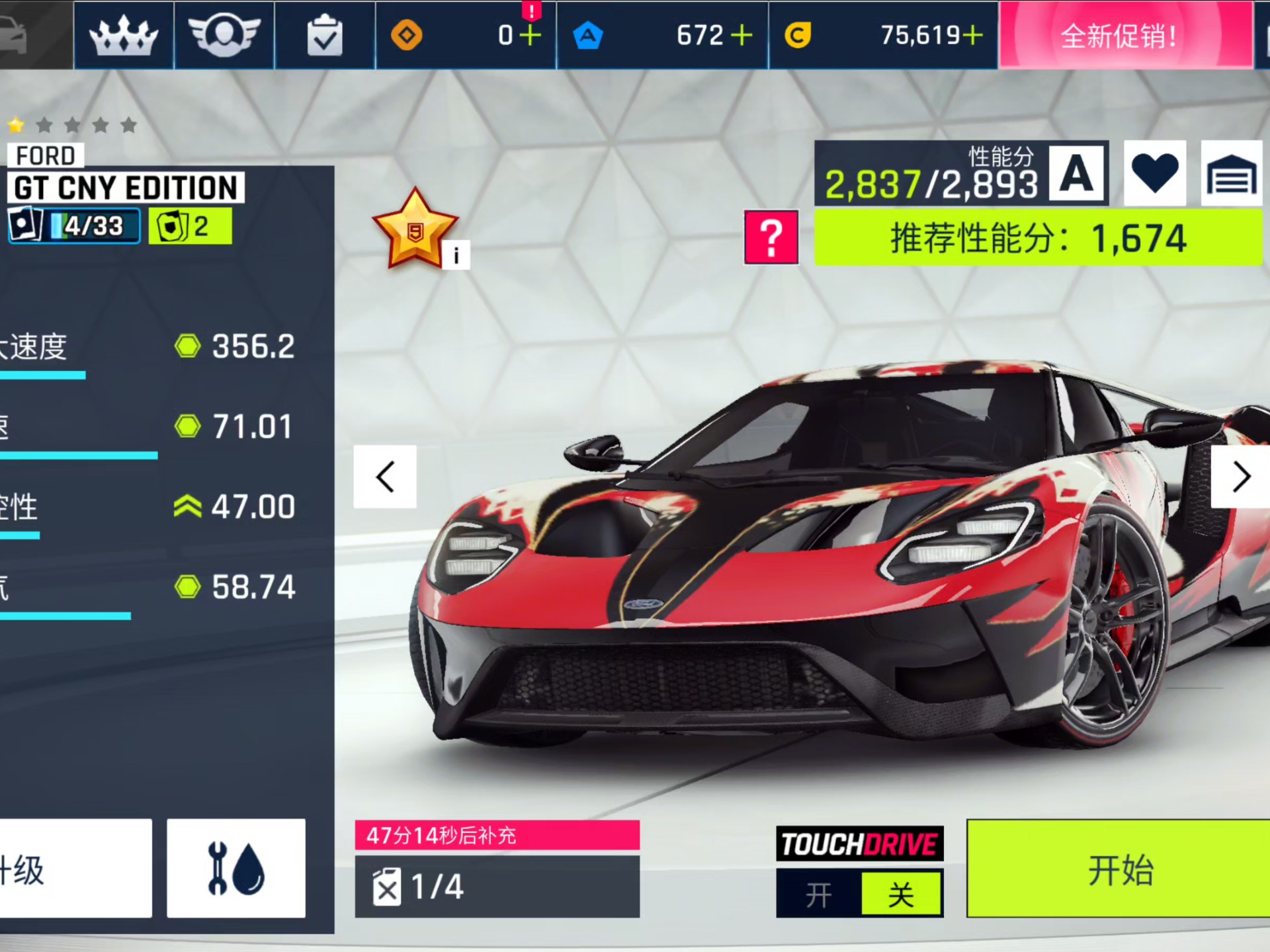Show previous car with left arrow
This screenshot has height=952, width=1270.
point(385,477)
